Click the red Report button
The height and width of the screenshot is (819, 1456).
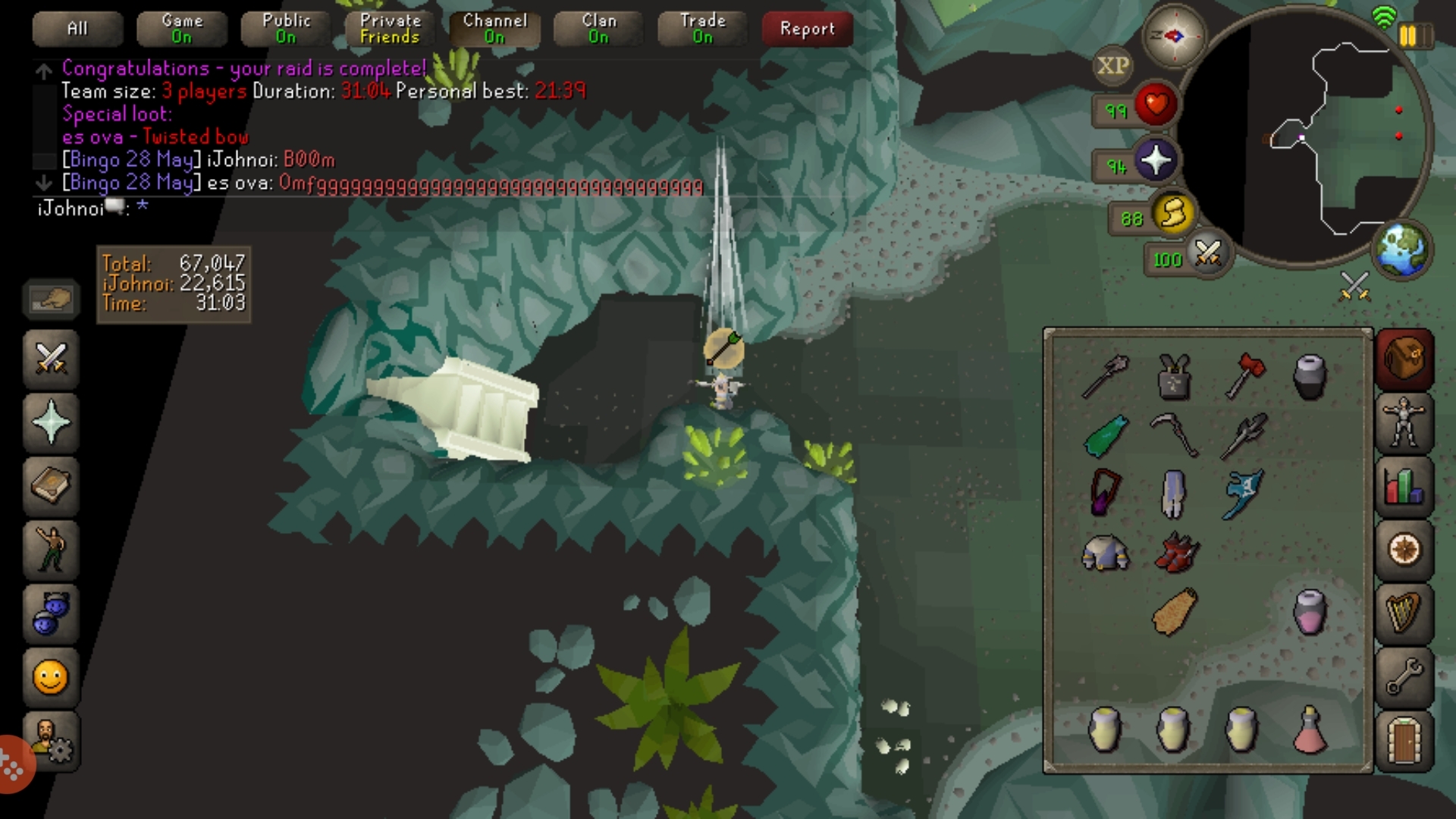tap(807, 29)
